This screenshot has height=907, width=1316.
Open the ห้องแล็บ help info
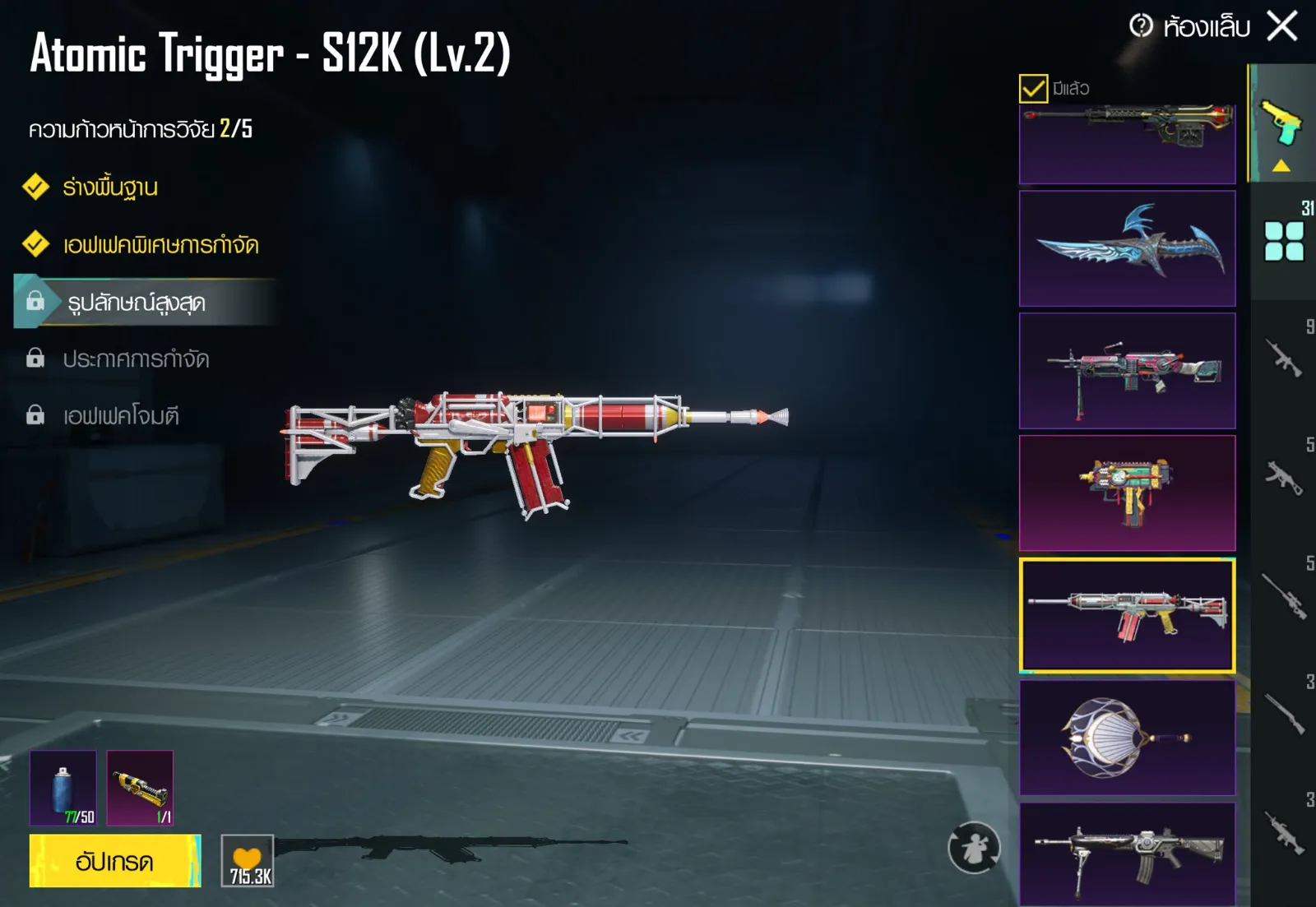click(1141, 26)
